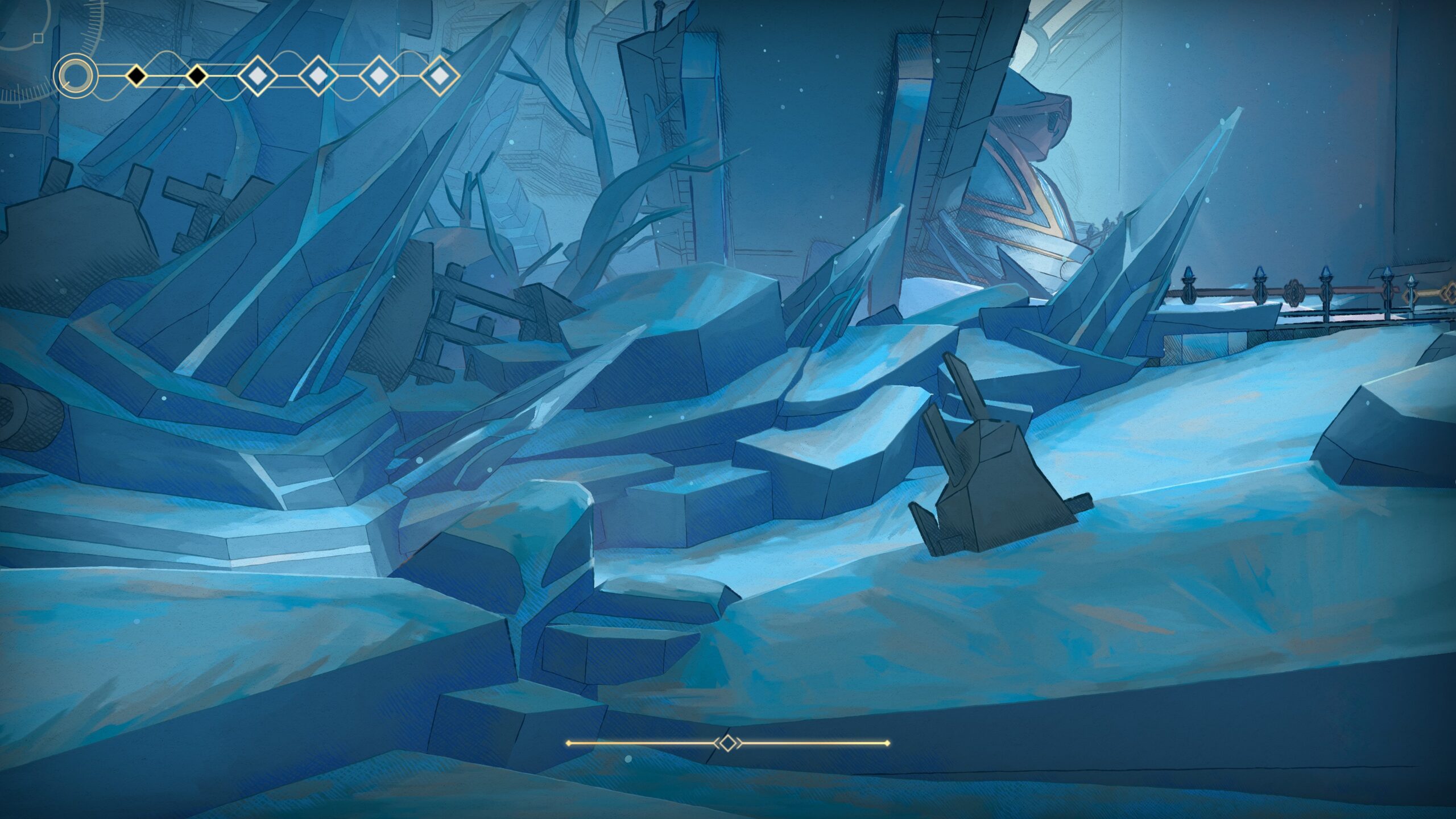Click the gold ring icon starting the diamond track
Viewport: 1456px width, 819px height.
[x=75, y=76]
